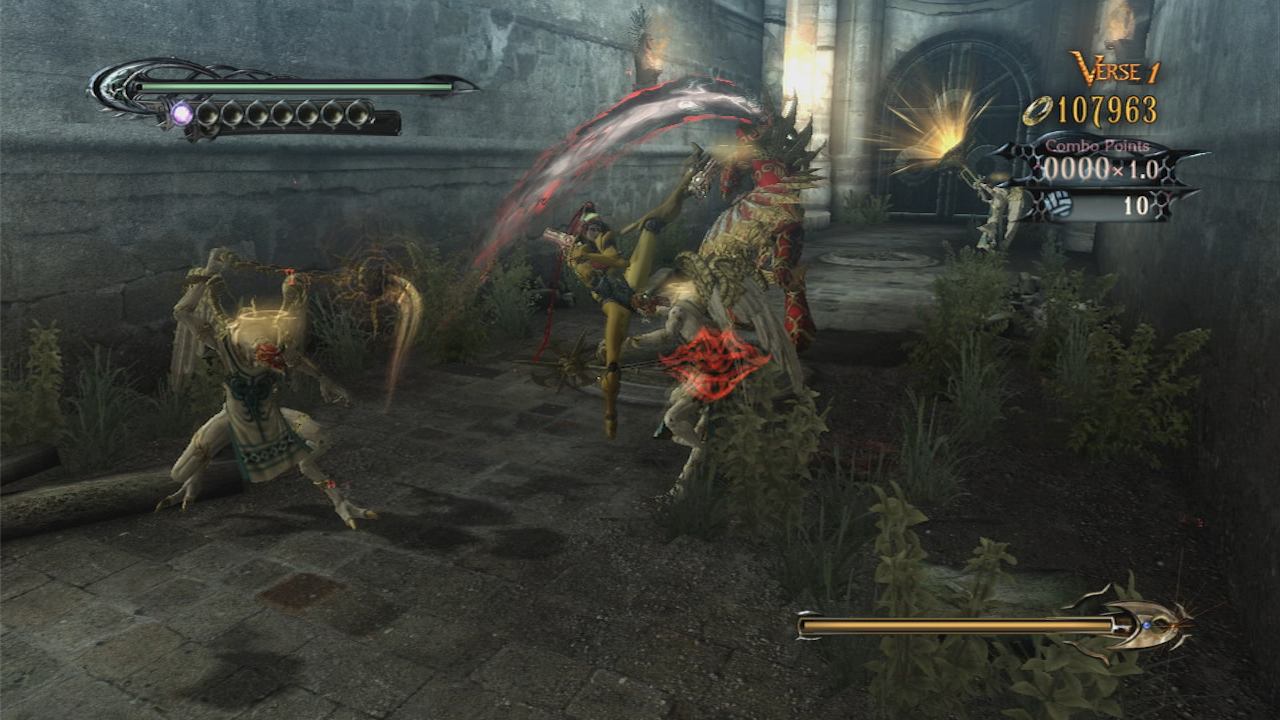Click the halo count 107963

point(1106,110)
